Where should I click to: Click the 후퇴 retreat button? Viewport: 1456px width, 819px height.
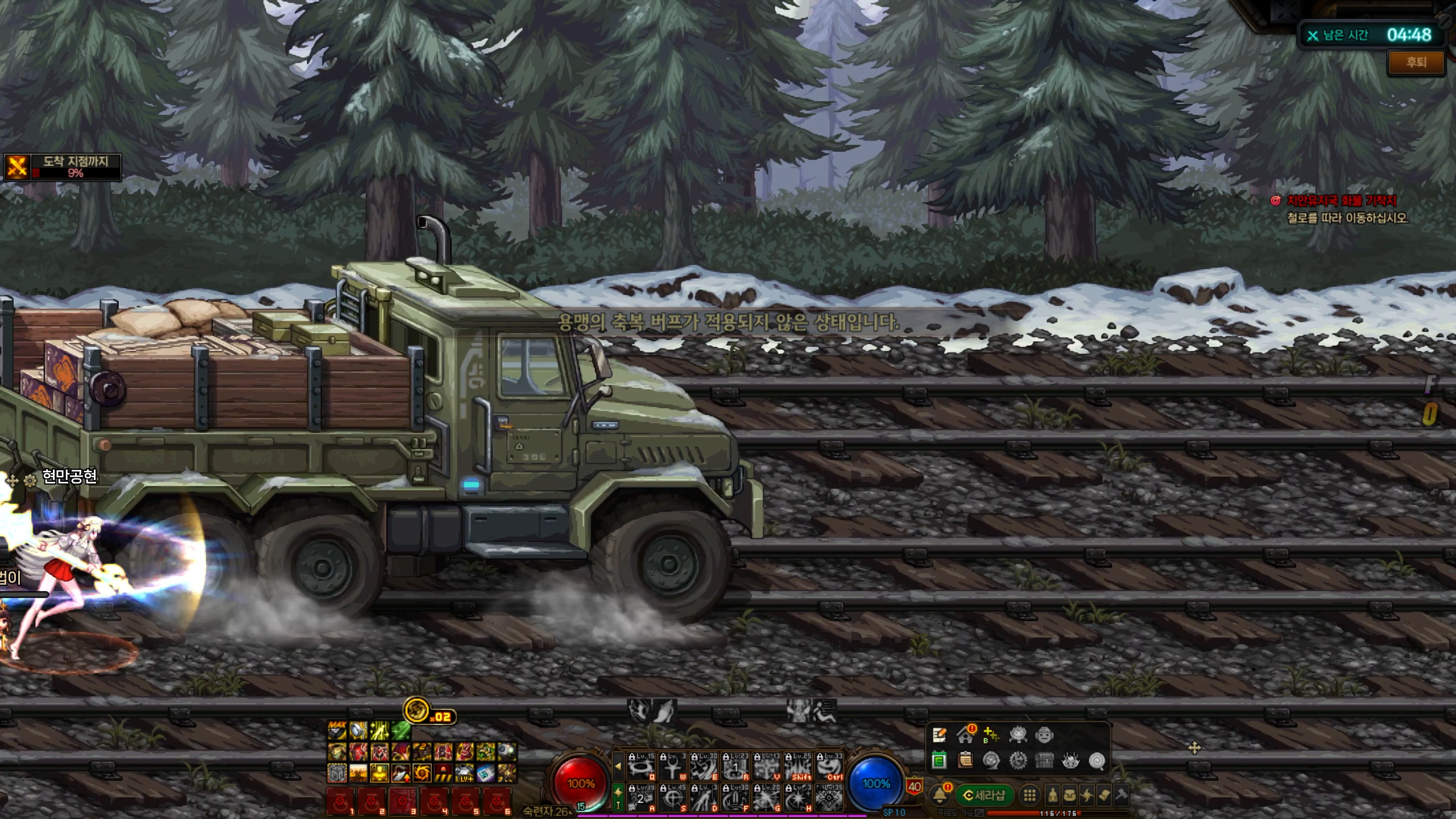coord(1416,63)
